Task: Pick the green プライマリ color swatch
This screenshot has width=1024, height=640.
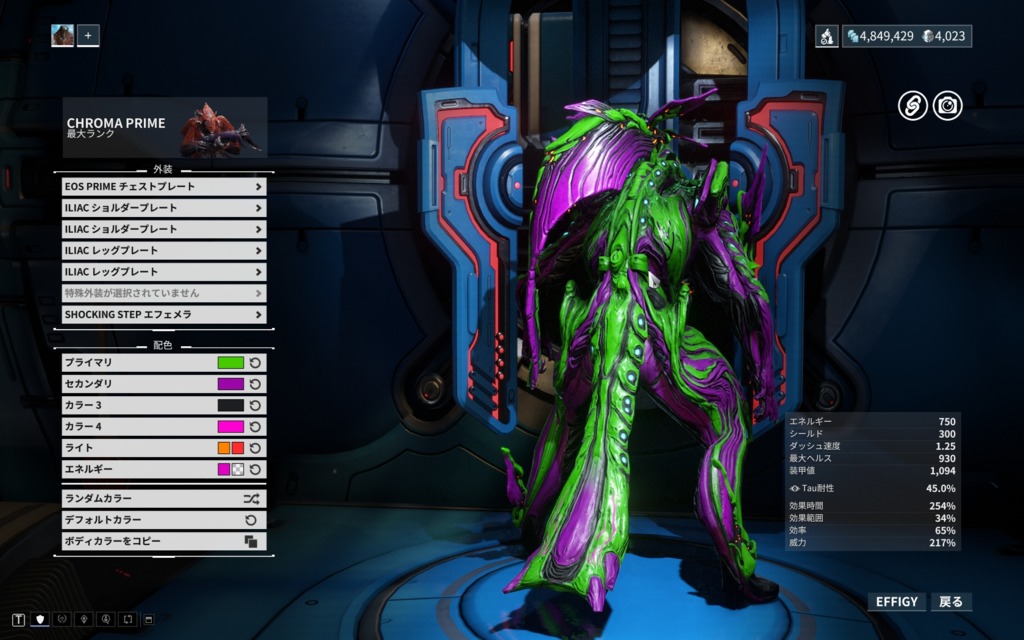Action: [x=231, y=363]
